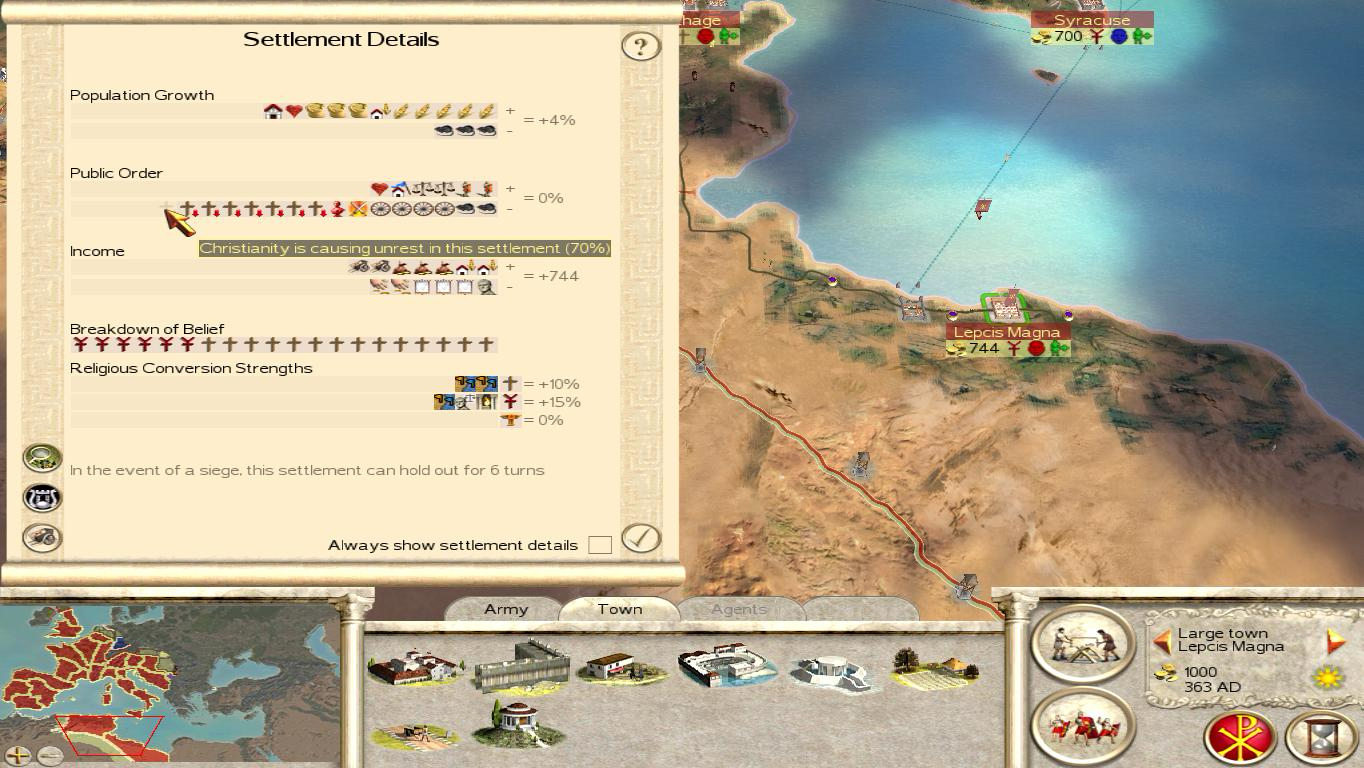This screenshot has height=768, width=1364.
Task: Confirm settlement details with the checkmark button
Action: point(641,538)
